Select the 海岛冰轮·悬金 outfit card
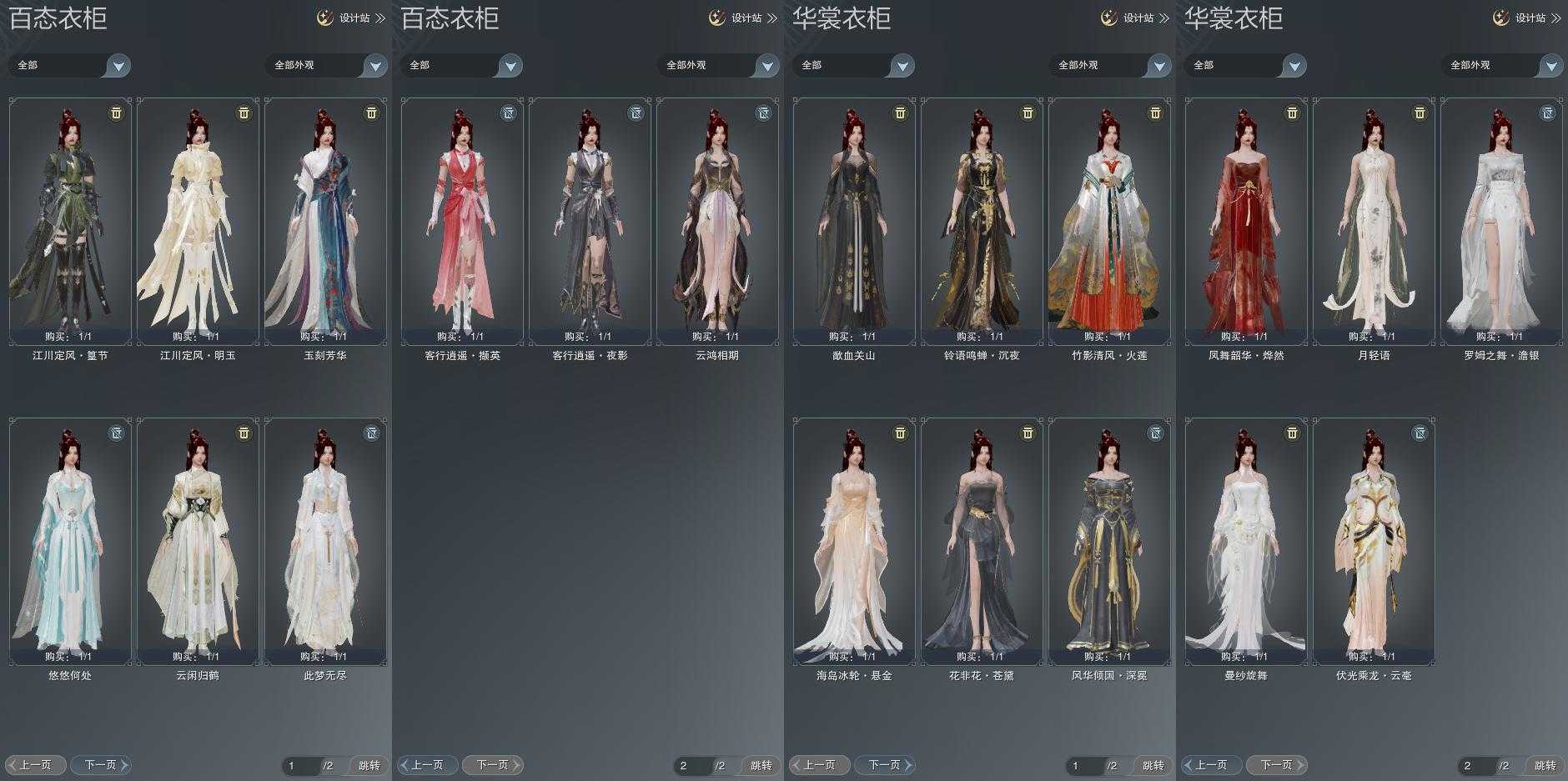 [x=854, y=541]
